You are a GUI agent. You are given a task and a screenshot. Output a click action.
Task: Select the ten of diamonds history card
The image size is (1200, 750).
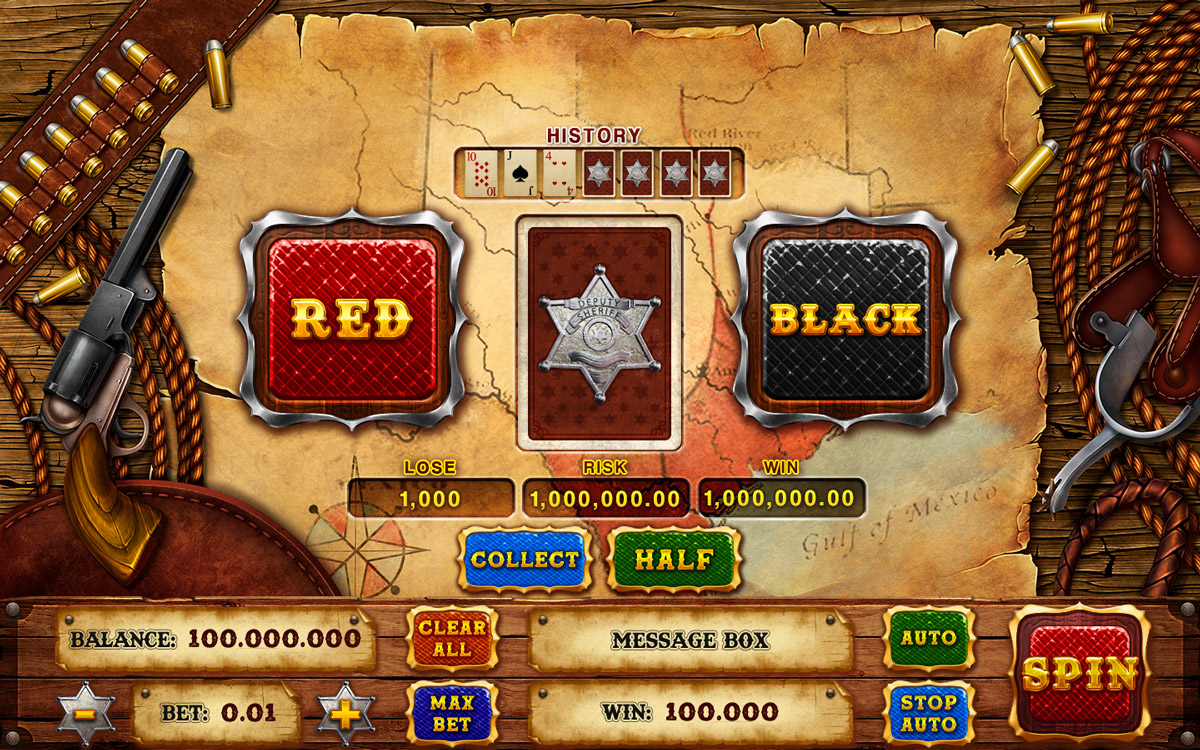pos(482,173)
